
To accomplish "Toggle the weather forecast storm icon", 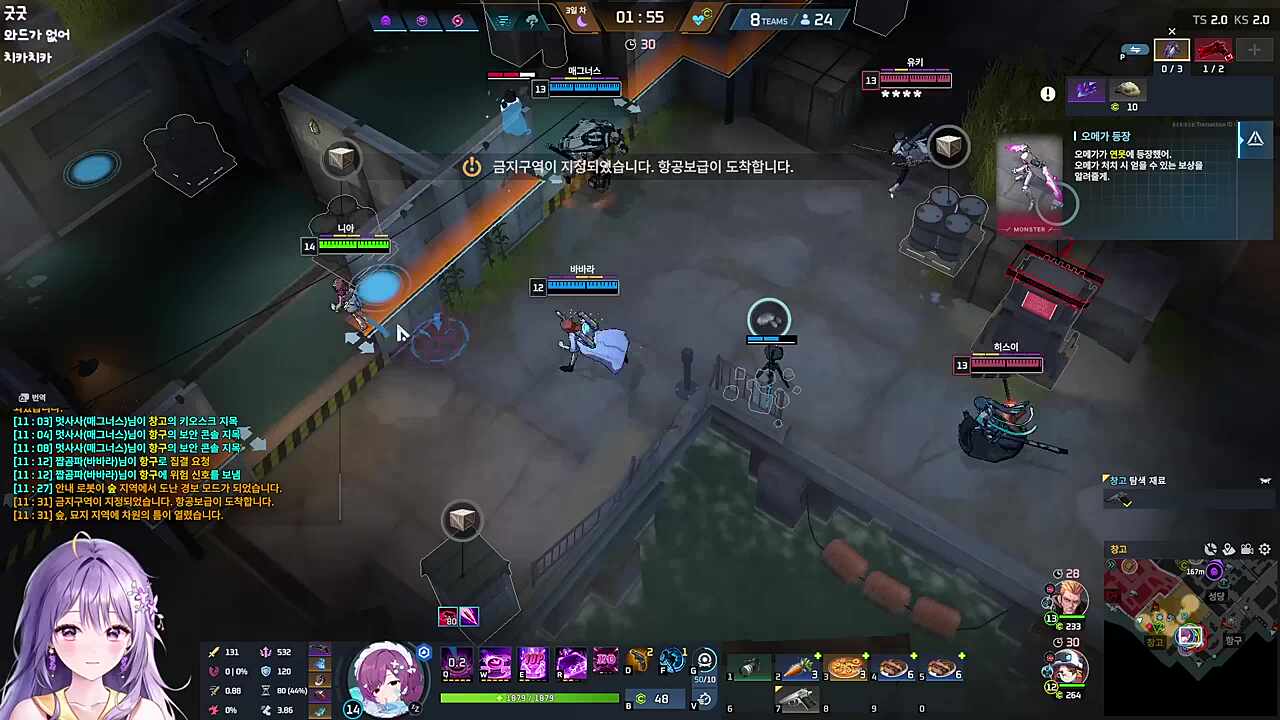I will tap(533, 20).
